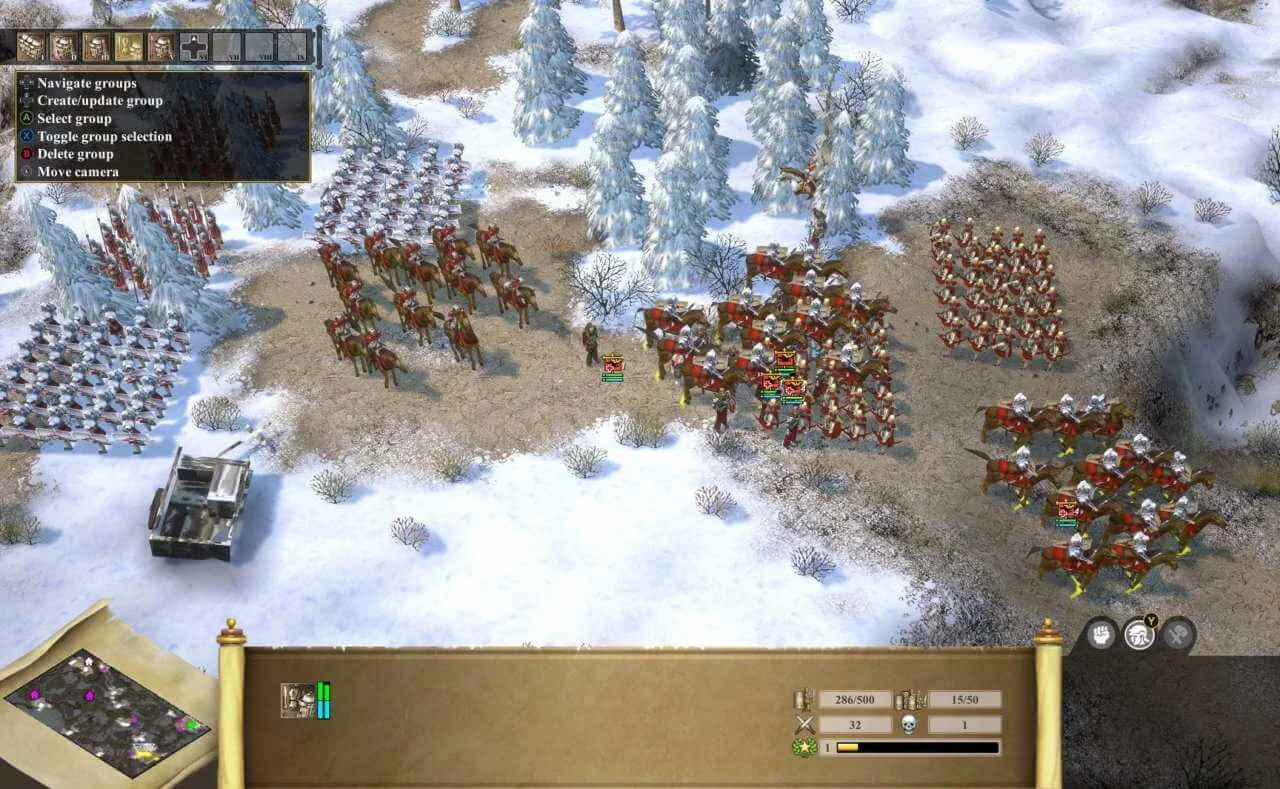1280x789 pixels.
Task: Select control group V in the group bar
Action: (x=161, y=46)
